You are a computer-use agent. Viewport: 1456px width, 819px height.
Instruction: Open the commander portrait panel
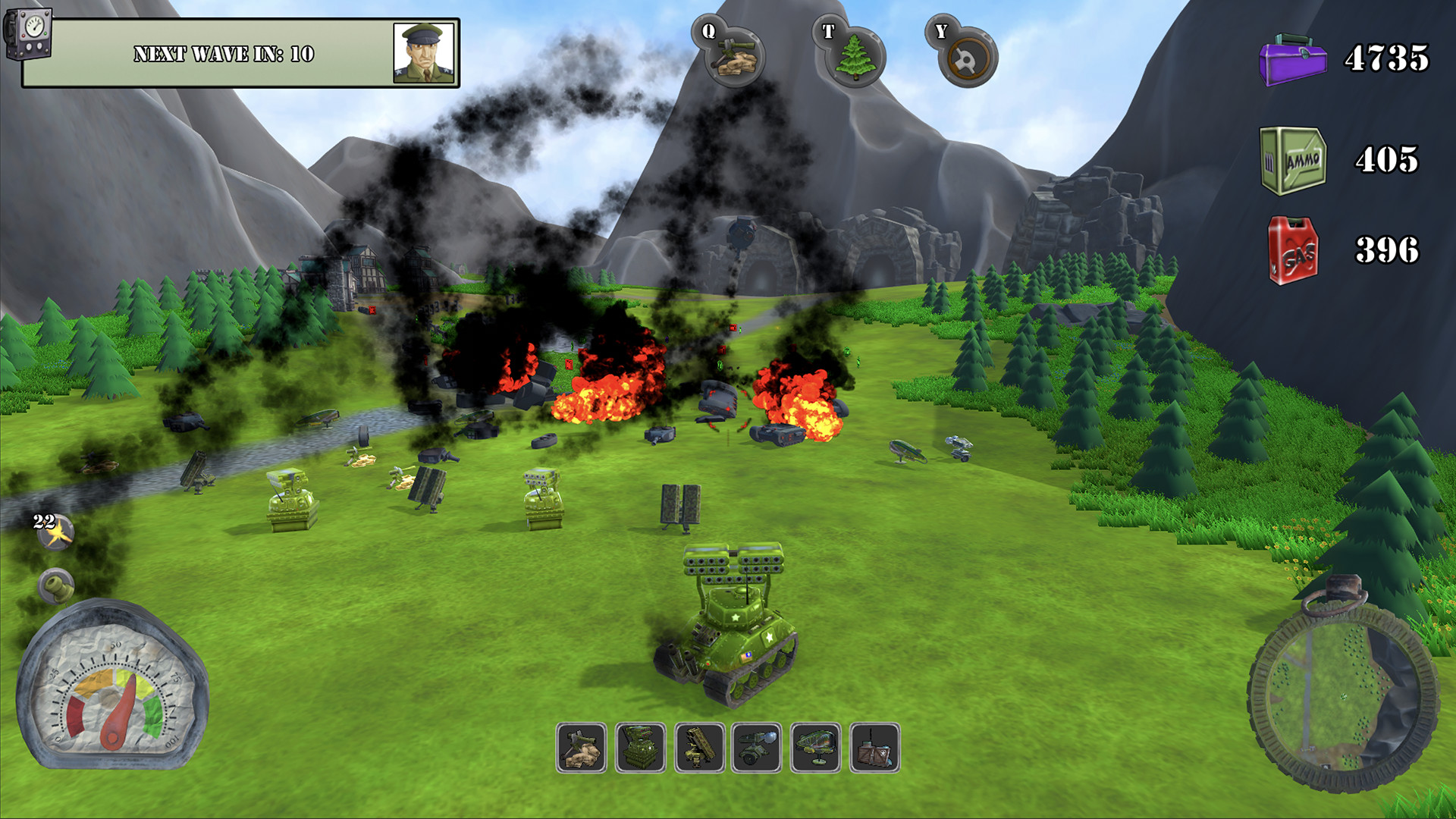coord(425,53)
